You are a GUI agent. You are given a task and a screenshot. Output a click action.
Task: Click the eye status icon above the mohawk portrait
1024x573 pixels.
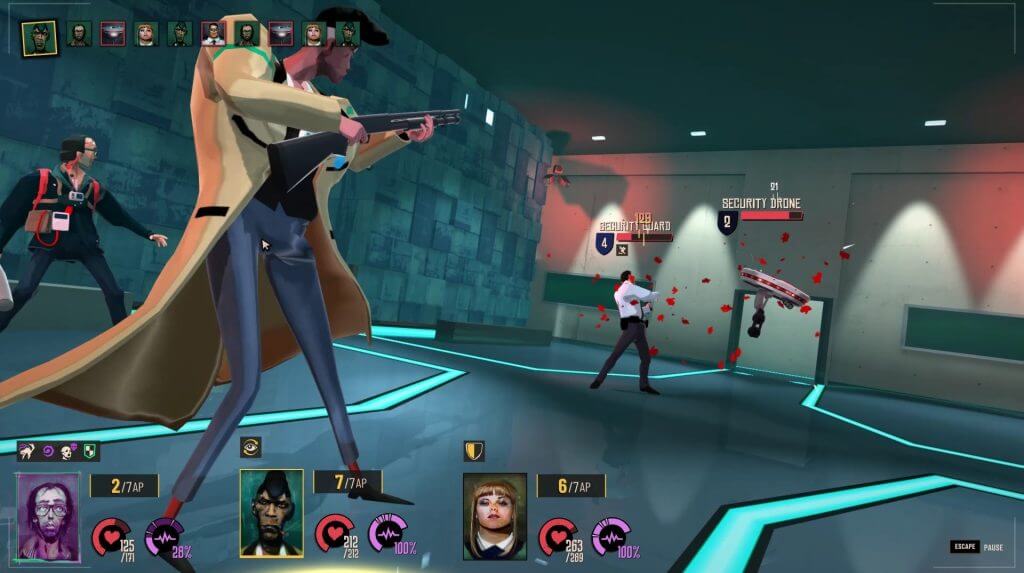click(251, 447)
